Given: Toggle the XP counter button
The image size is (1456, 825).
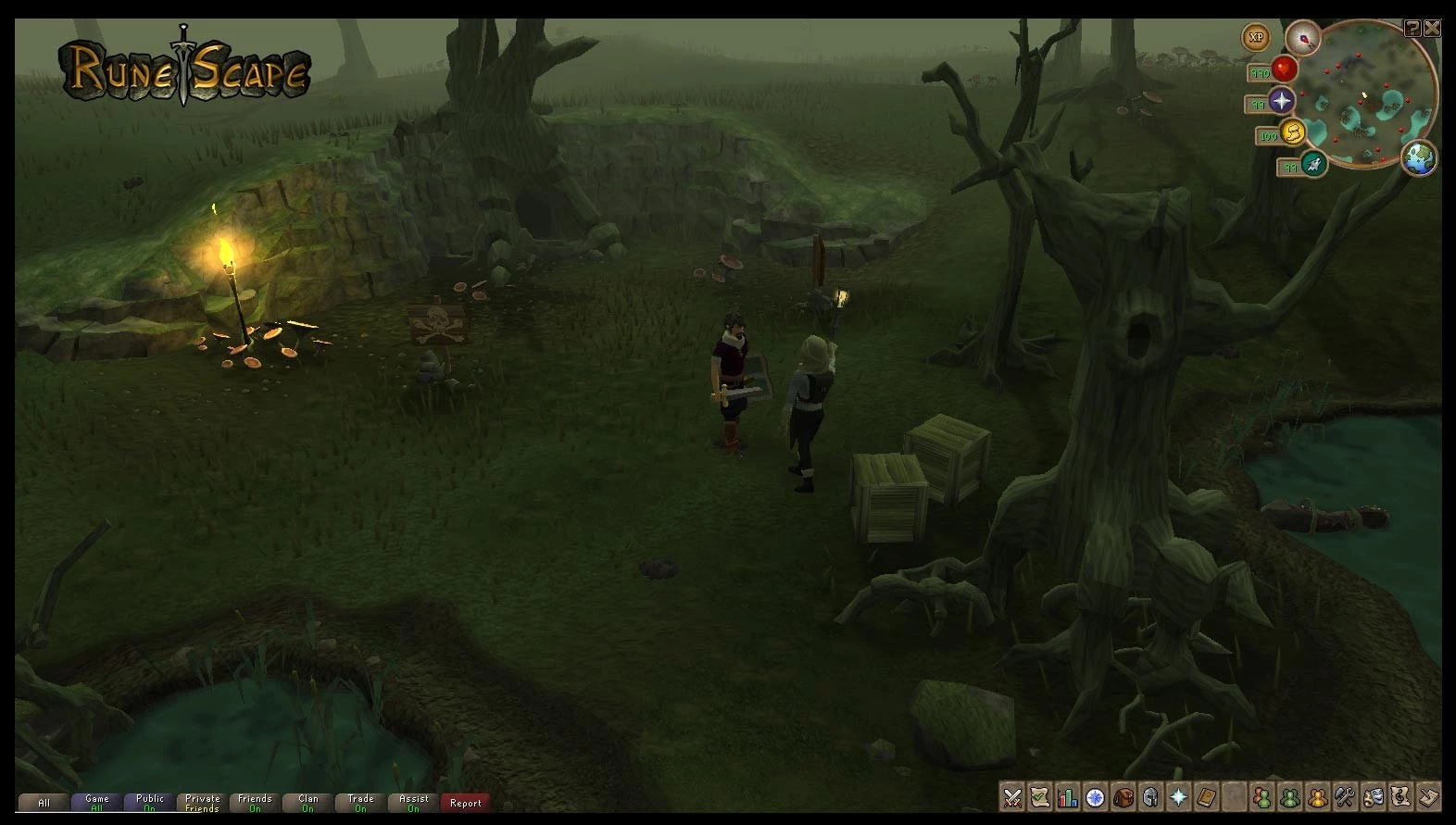Looking at the screenshot, I should click(x=1256, y=38).
